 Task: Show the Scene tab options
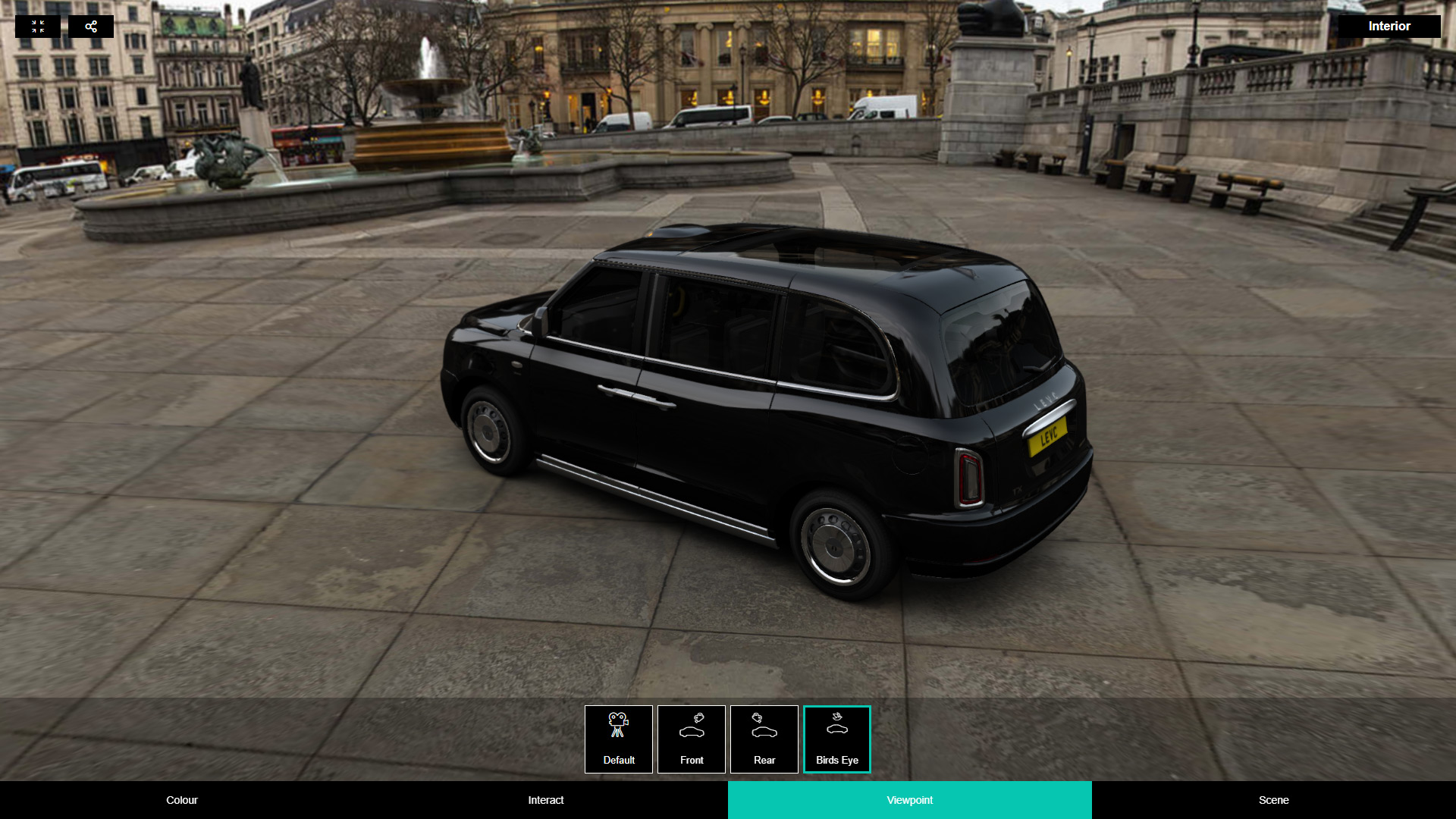point(1274,800)
